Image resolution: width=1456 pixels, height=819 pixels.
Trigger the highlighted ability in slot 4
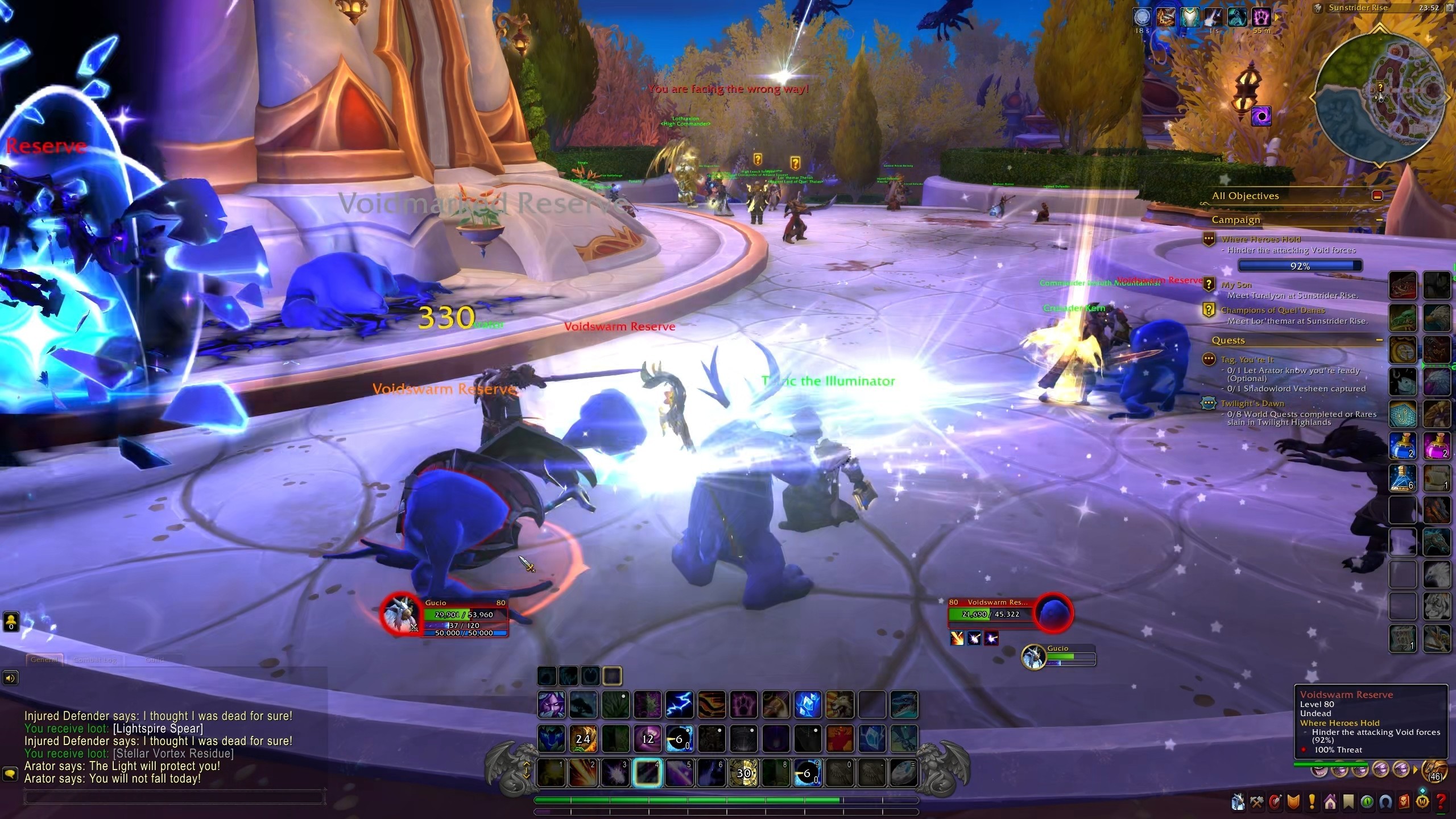coord(647,772)
